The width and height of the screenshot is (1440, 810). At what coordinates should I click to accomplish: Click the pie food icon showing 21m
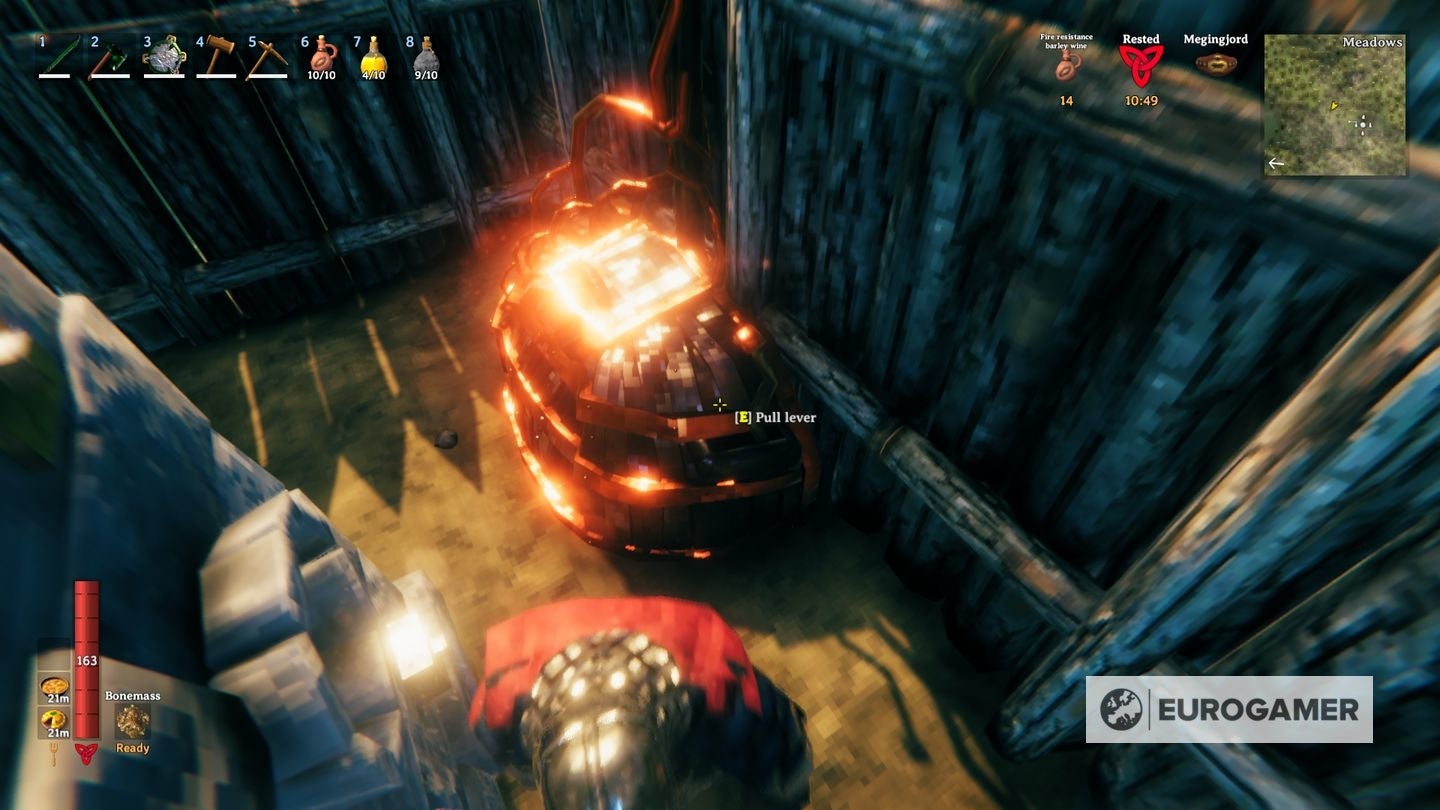pos(52,685)
